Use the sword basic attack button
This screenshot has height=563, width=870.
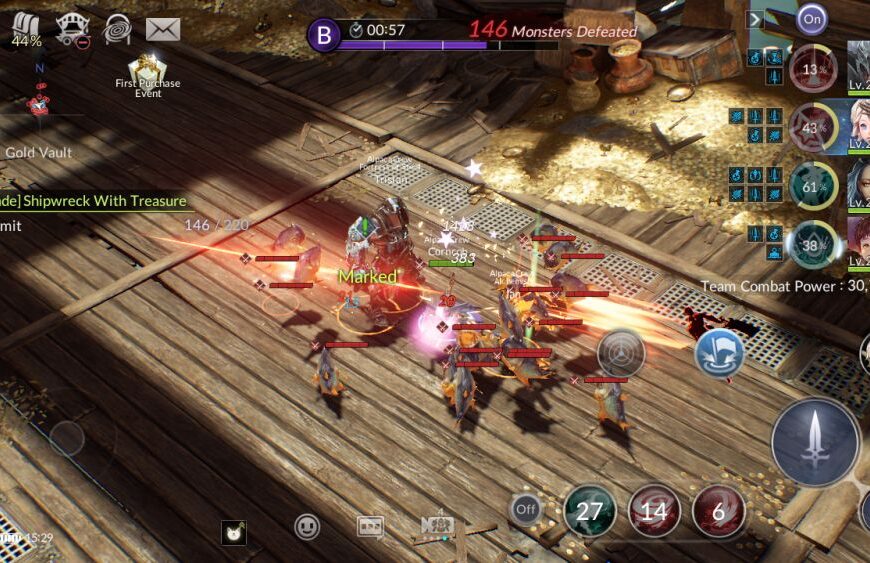tap(815, 441)
